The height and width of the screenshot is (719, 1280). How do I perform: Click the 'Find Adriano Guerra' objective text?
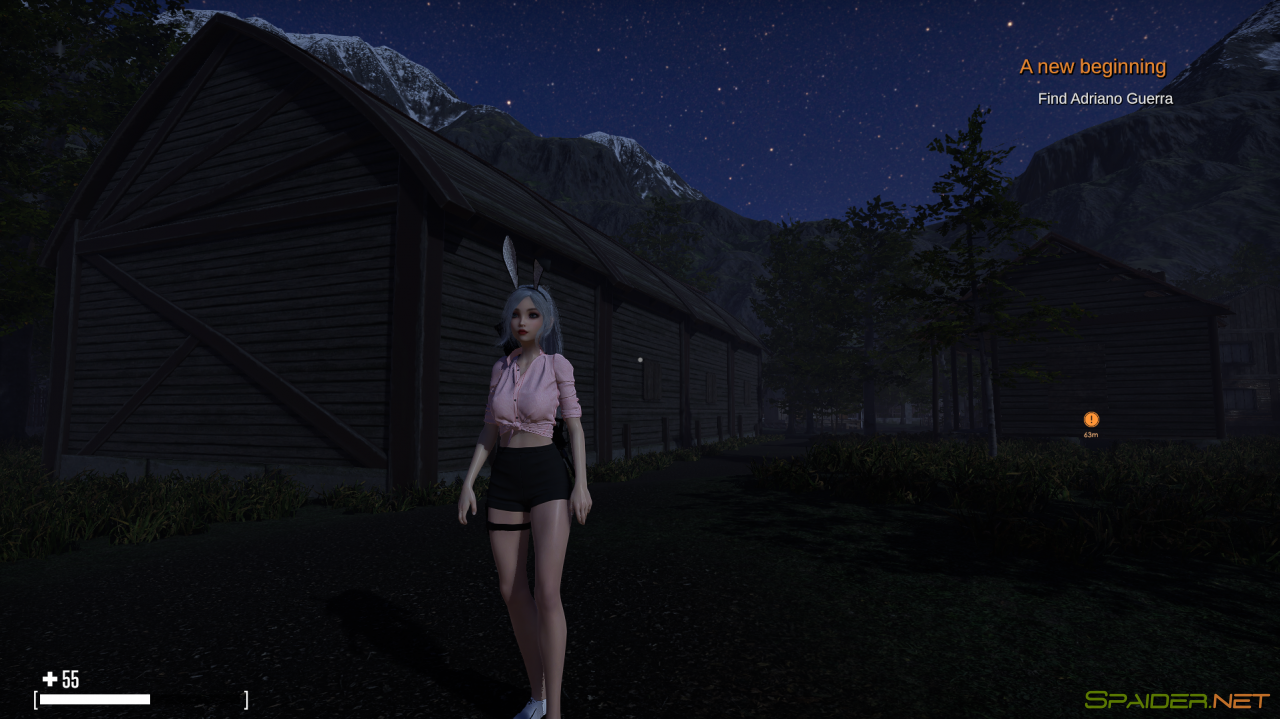point(1105,99)
